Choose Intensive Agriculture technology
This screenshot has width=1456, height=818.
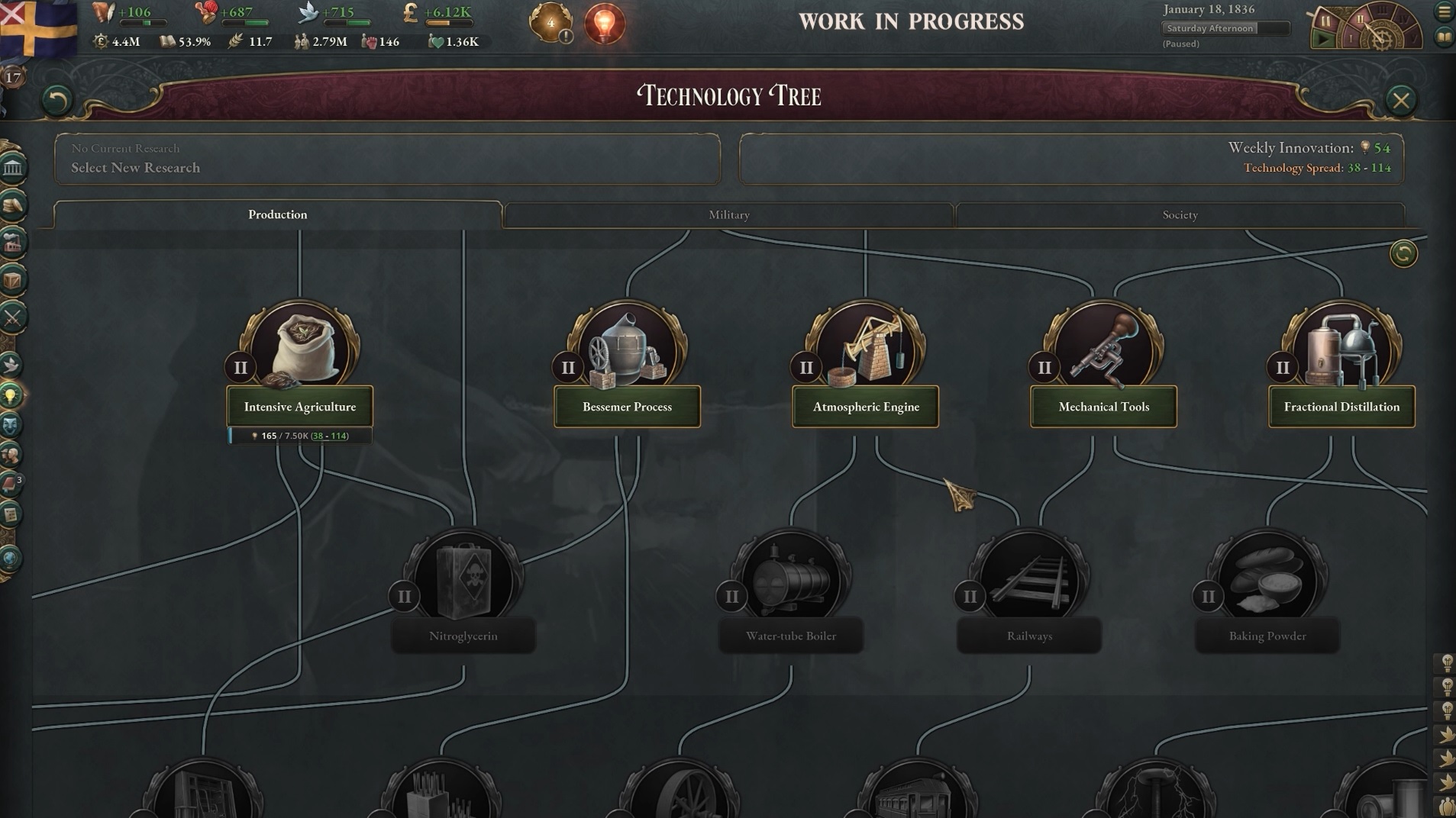pos(300,406)
